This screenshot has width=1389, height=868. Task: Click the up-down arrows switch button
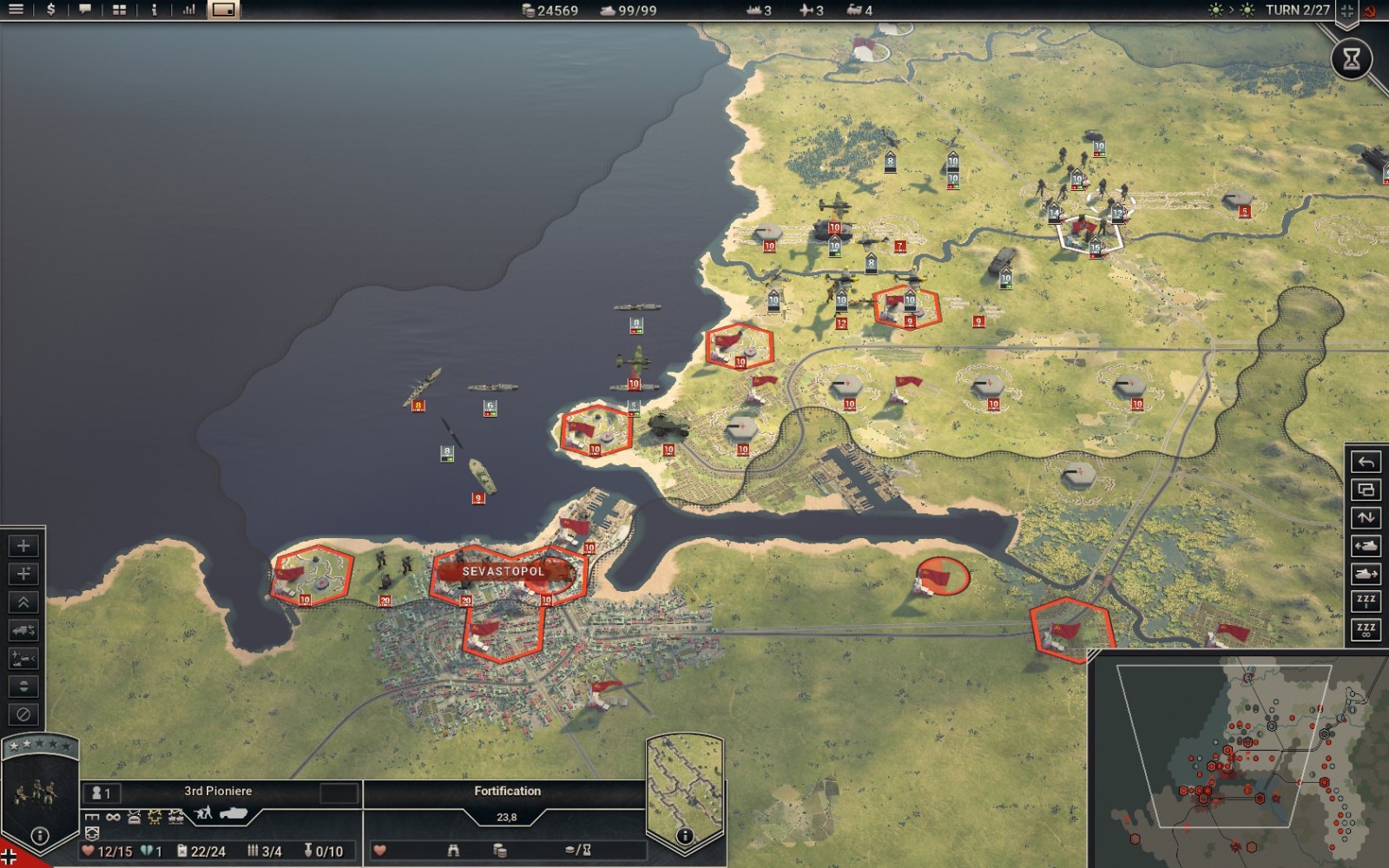pyautogui.click(x=1366, y=518)
